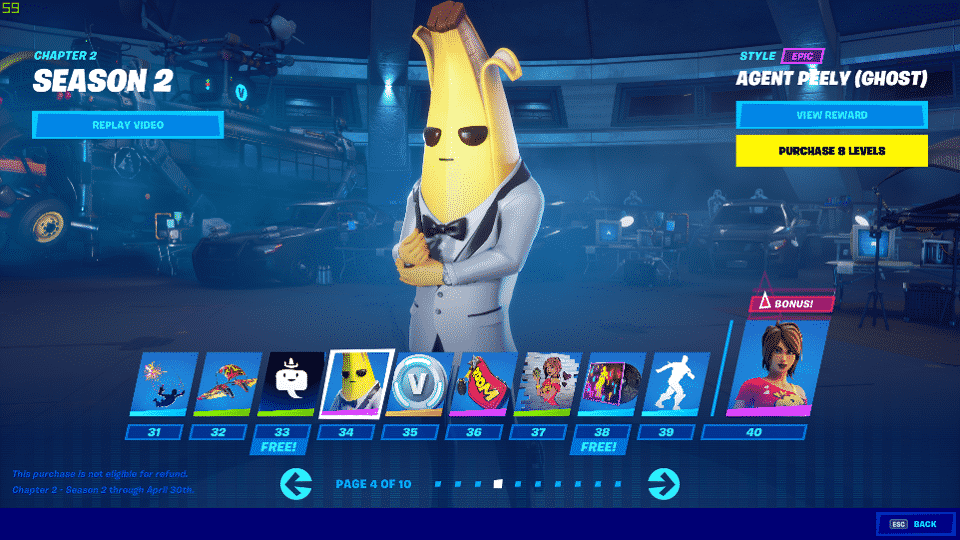The image size is (960, 540).
Task: Open View Reward for Agent Peely
Action: coord(831,115)
